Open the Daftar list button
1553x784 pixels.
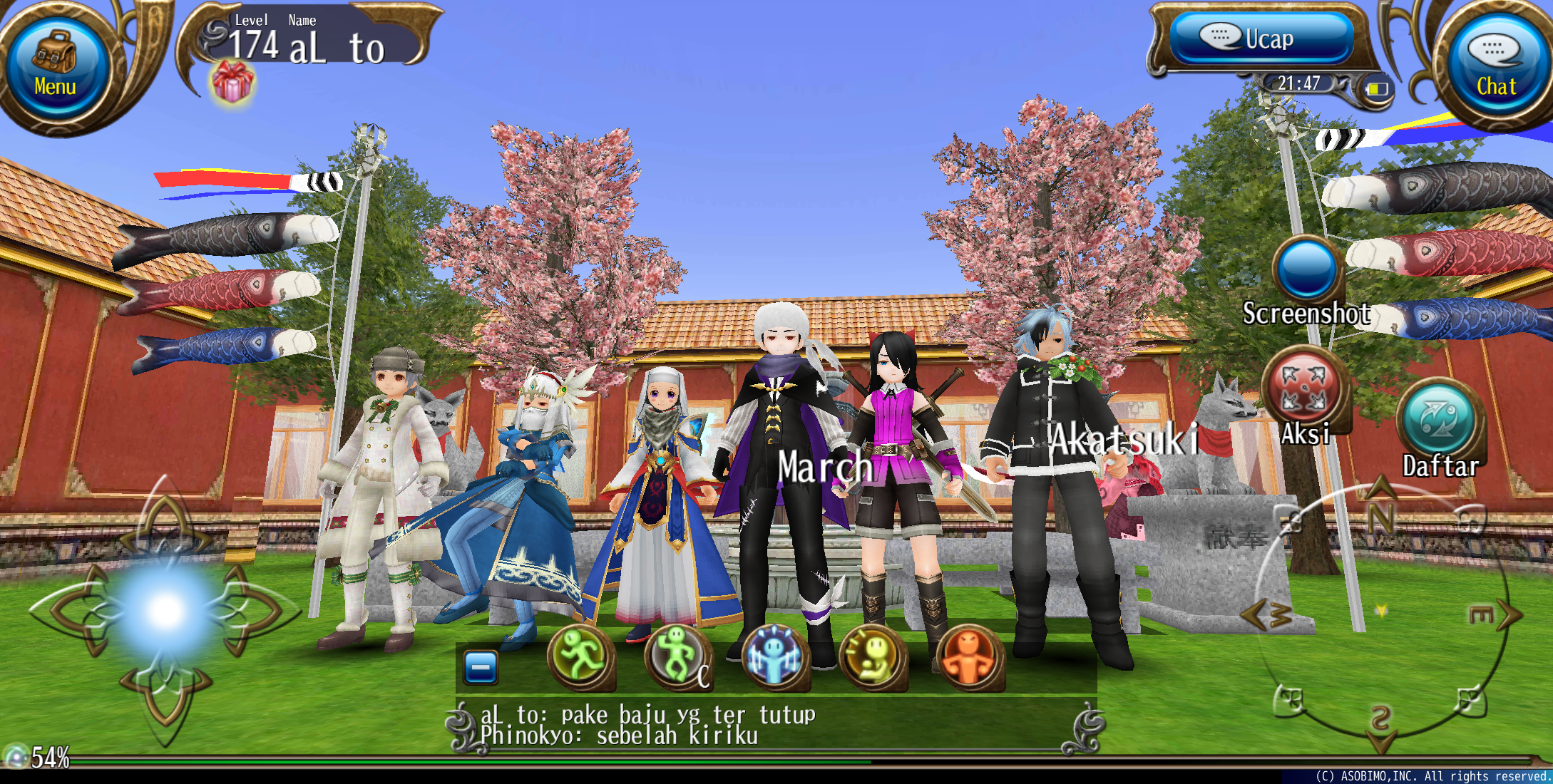[x=1440, y=418]
